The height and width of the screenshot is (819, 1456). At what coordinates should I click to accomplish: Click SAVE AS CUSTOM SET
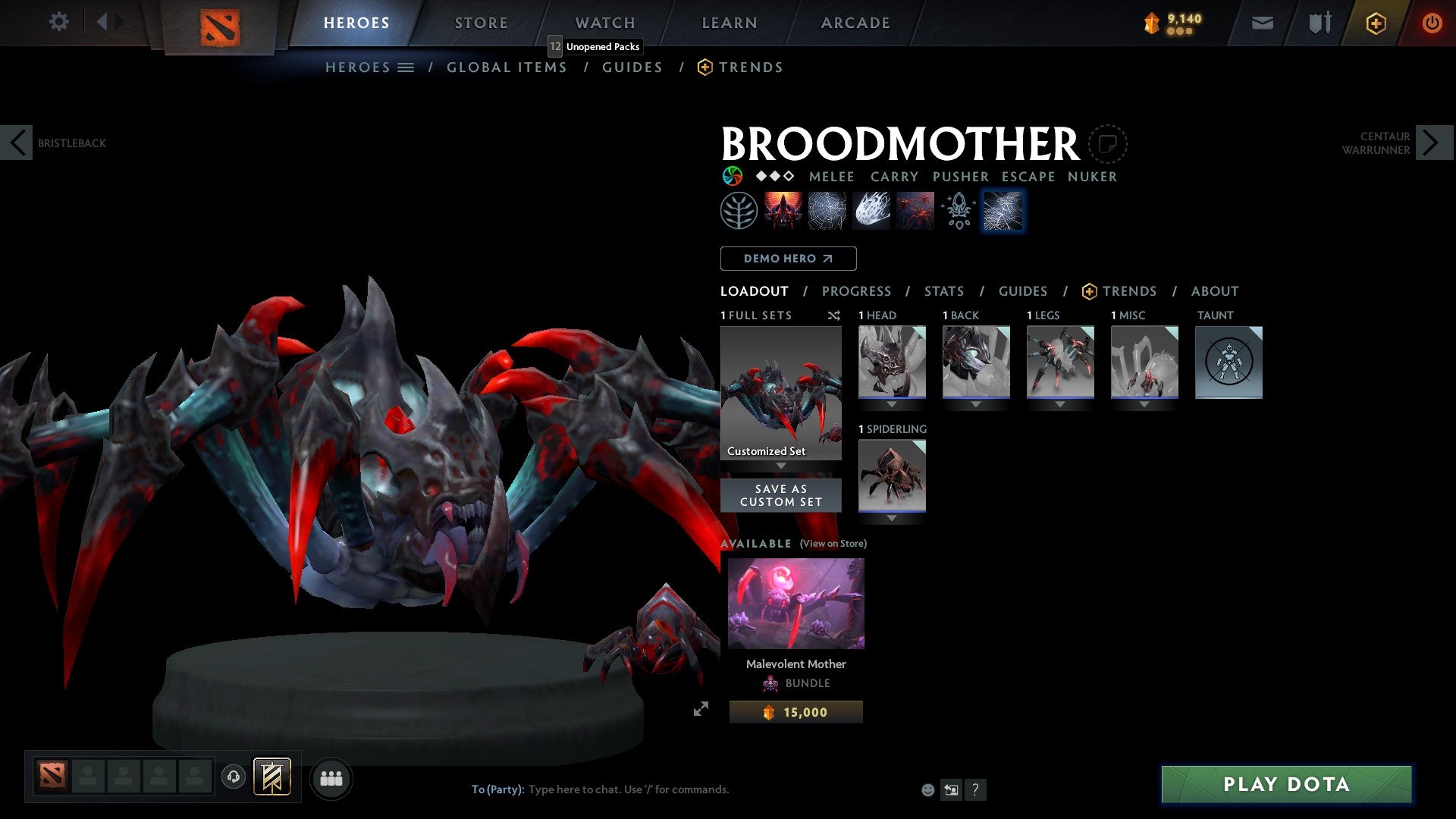pos(780,494)
